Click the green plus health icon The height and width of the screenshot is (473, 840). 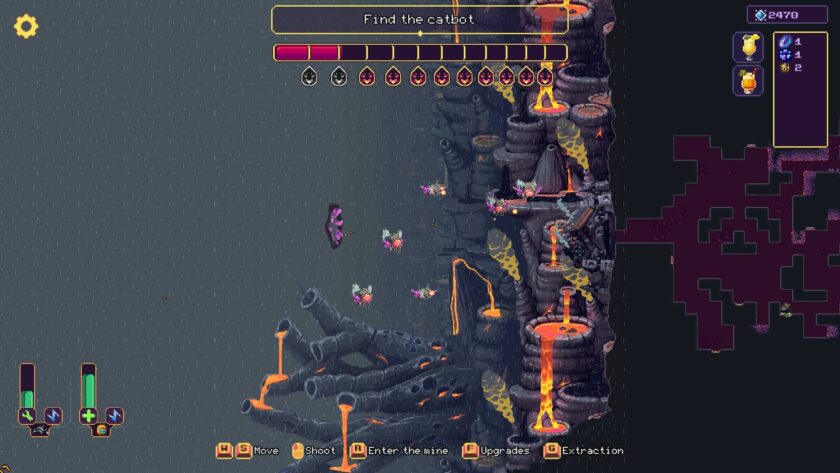89,415
